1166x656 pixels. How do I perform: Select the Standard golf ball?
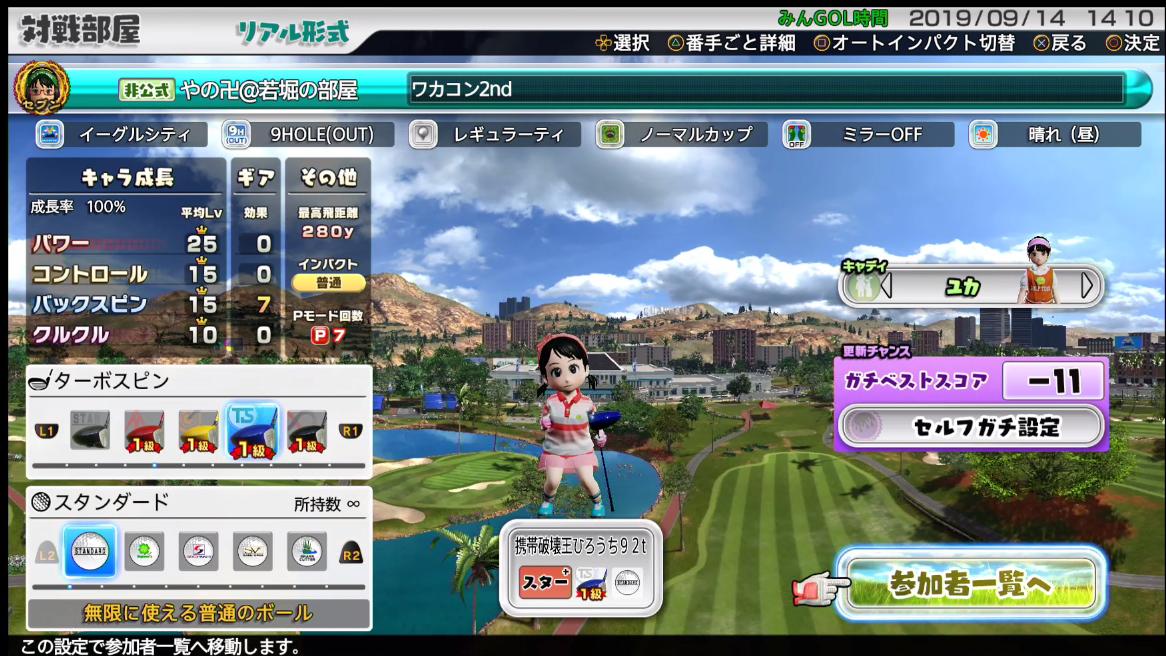click(90, 552)
